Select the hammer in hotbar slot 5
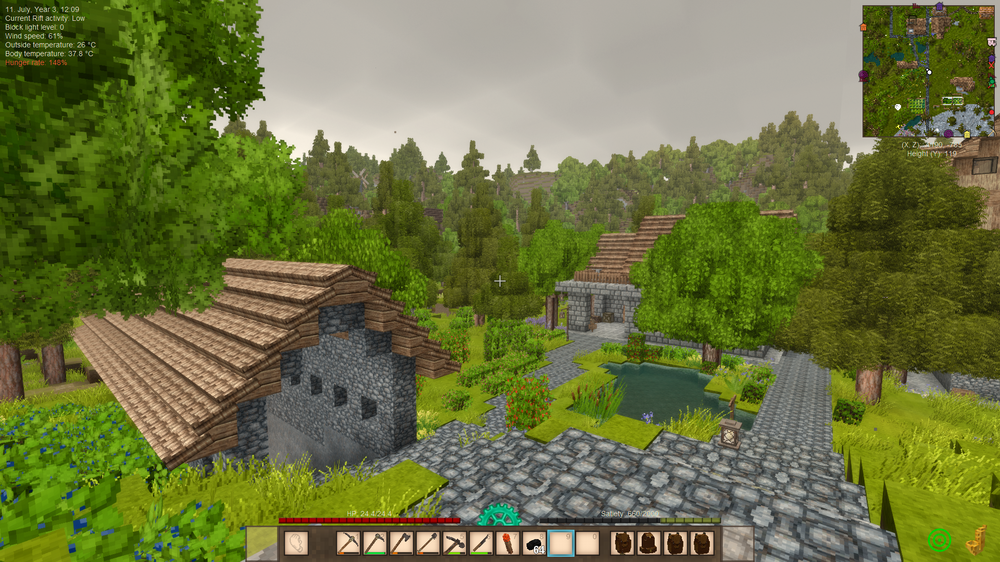 (x=453, y=543)
